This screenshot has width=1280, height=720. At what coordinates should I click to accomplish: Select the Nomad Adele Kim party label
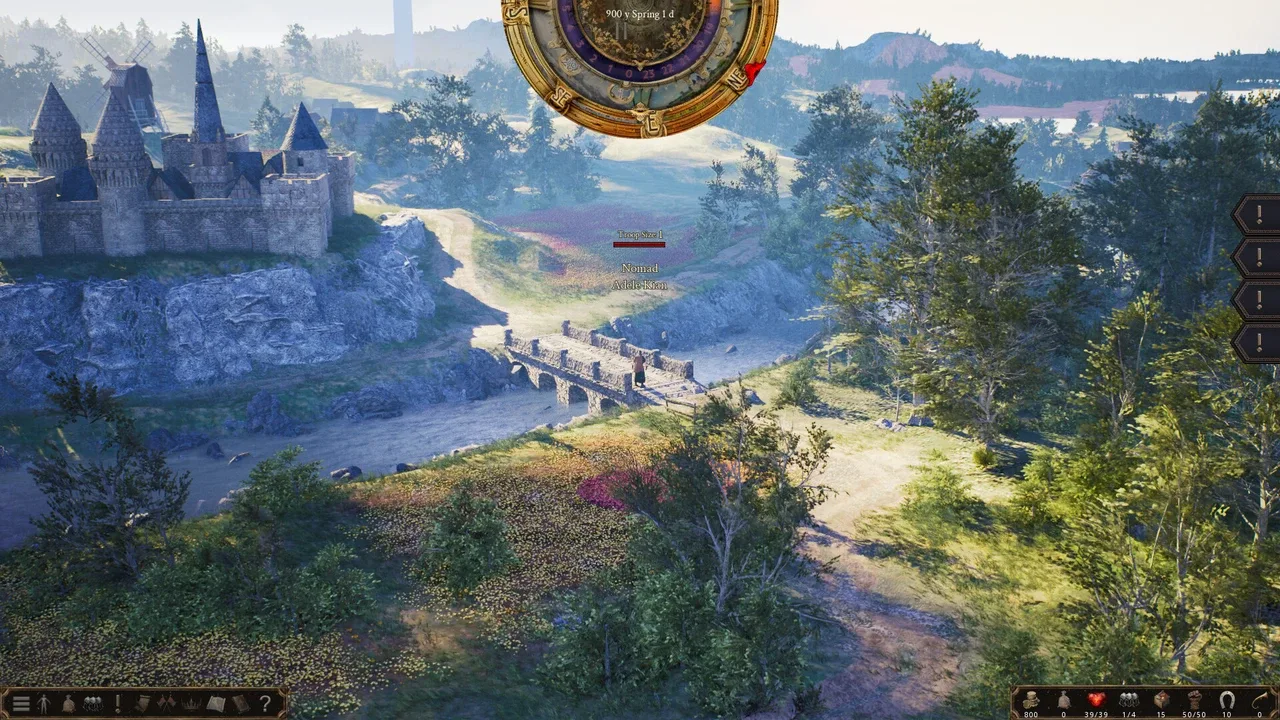coord(639,276)
